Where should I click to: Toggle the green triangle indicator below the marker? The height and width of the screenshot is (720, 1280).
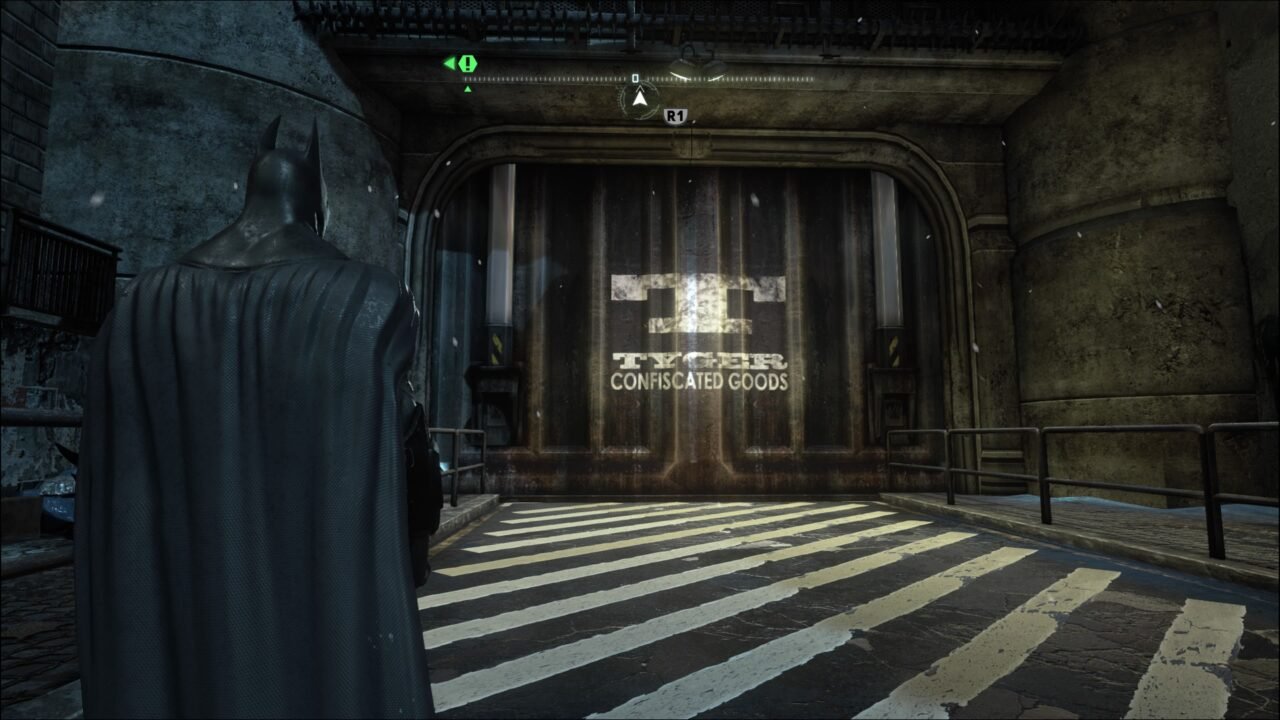coord(467,88)
